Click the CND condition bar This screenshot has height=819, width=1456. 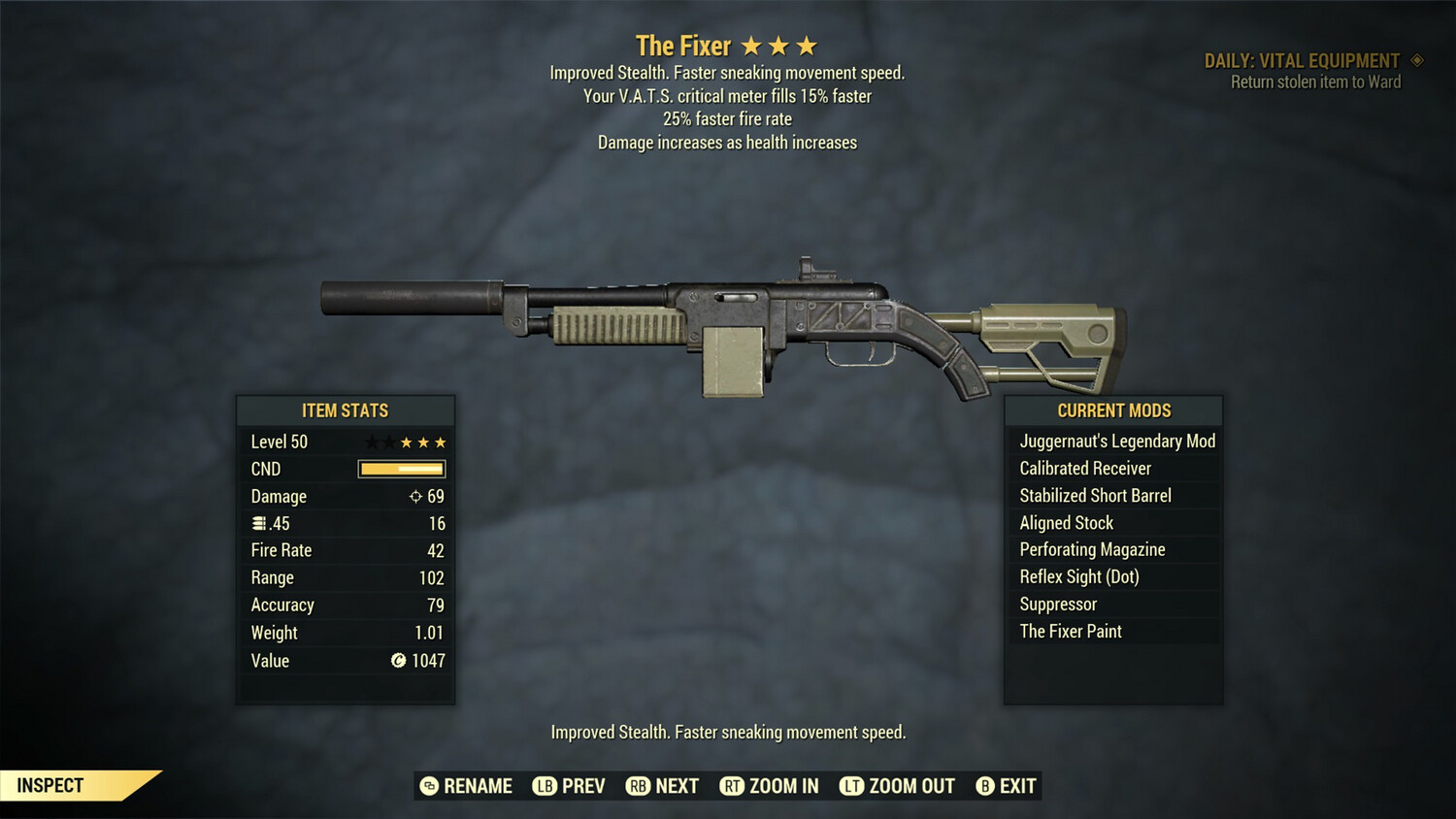(402, 469)
